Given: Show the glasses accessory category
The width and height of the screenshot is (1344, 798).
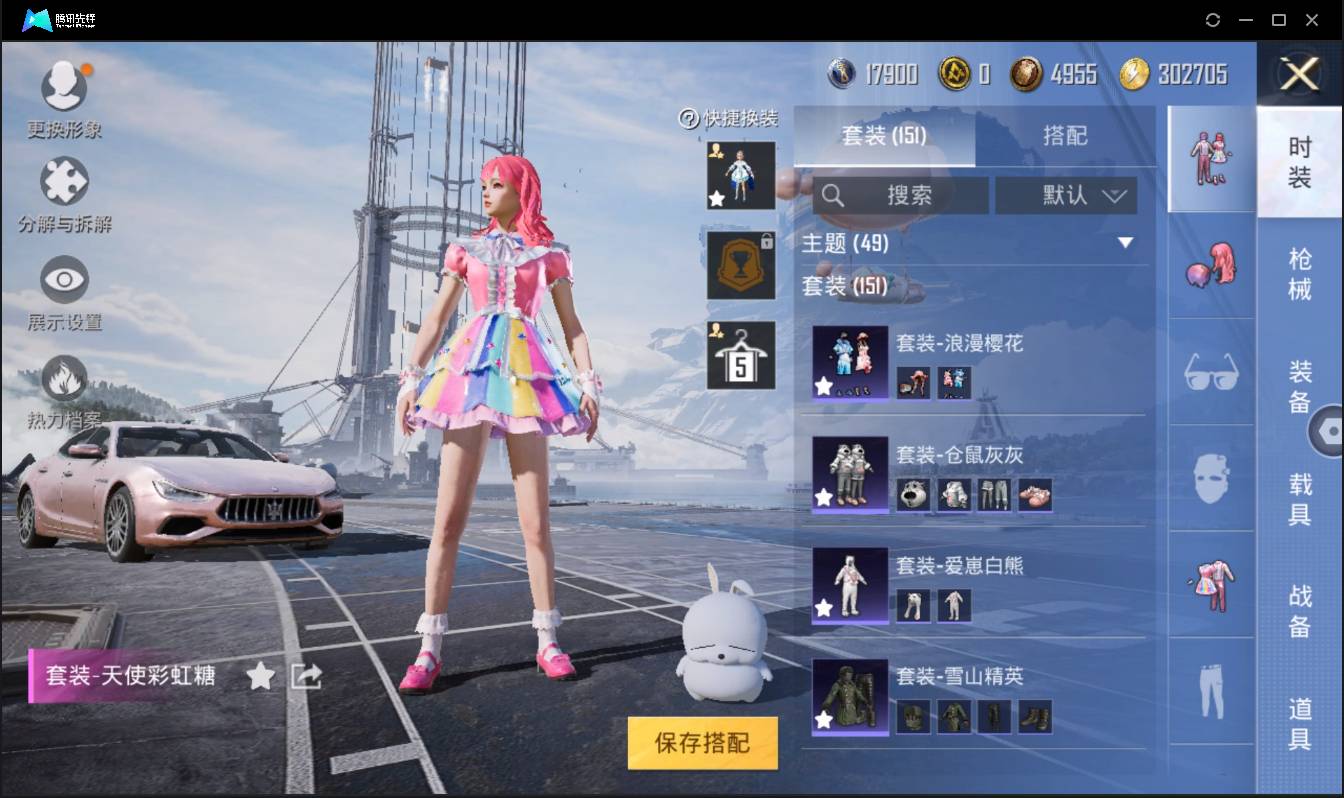Looking at the screenshot, I should (1211, 372).
